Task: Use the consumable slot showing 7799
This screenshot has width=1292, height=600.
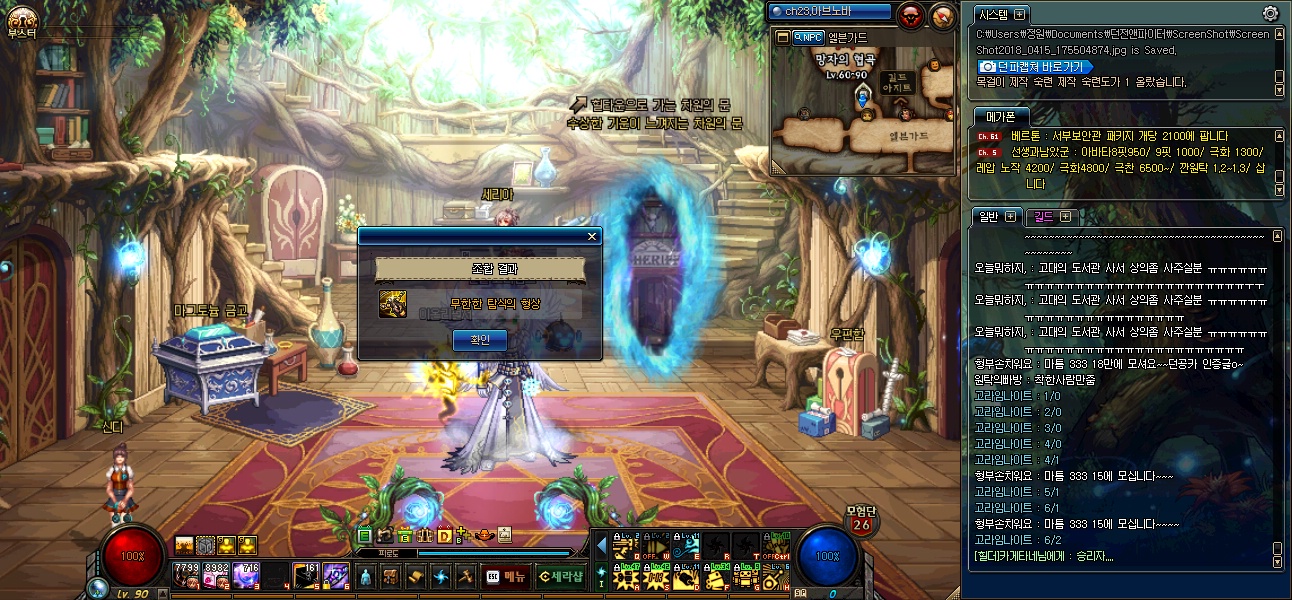Action: [186, 574]
